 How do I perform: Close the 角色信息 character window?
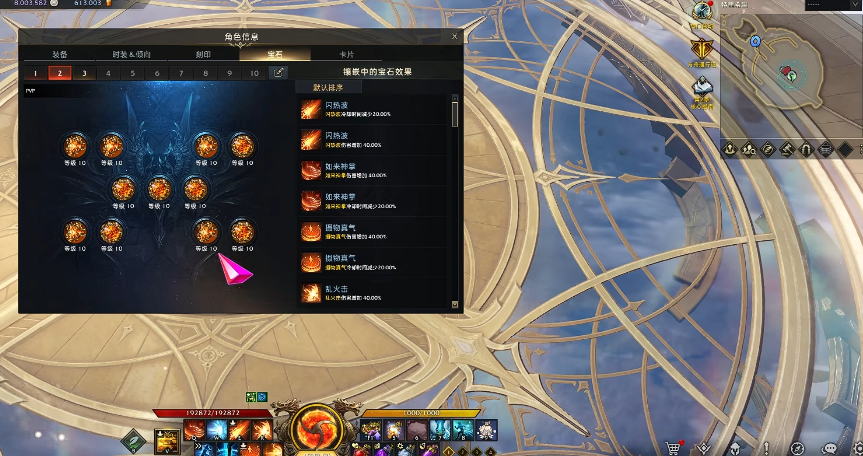coord(454,36)
